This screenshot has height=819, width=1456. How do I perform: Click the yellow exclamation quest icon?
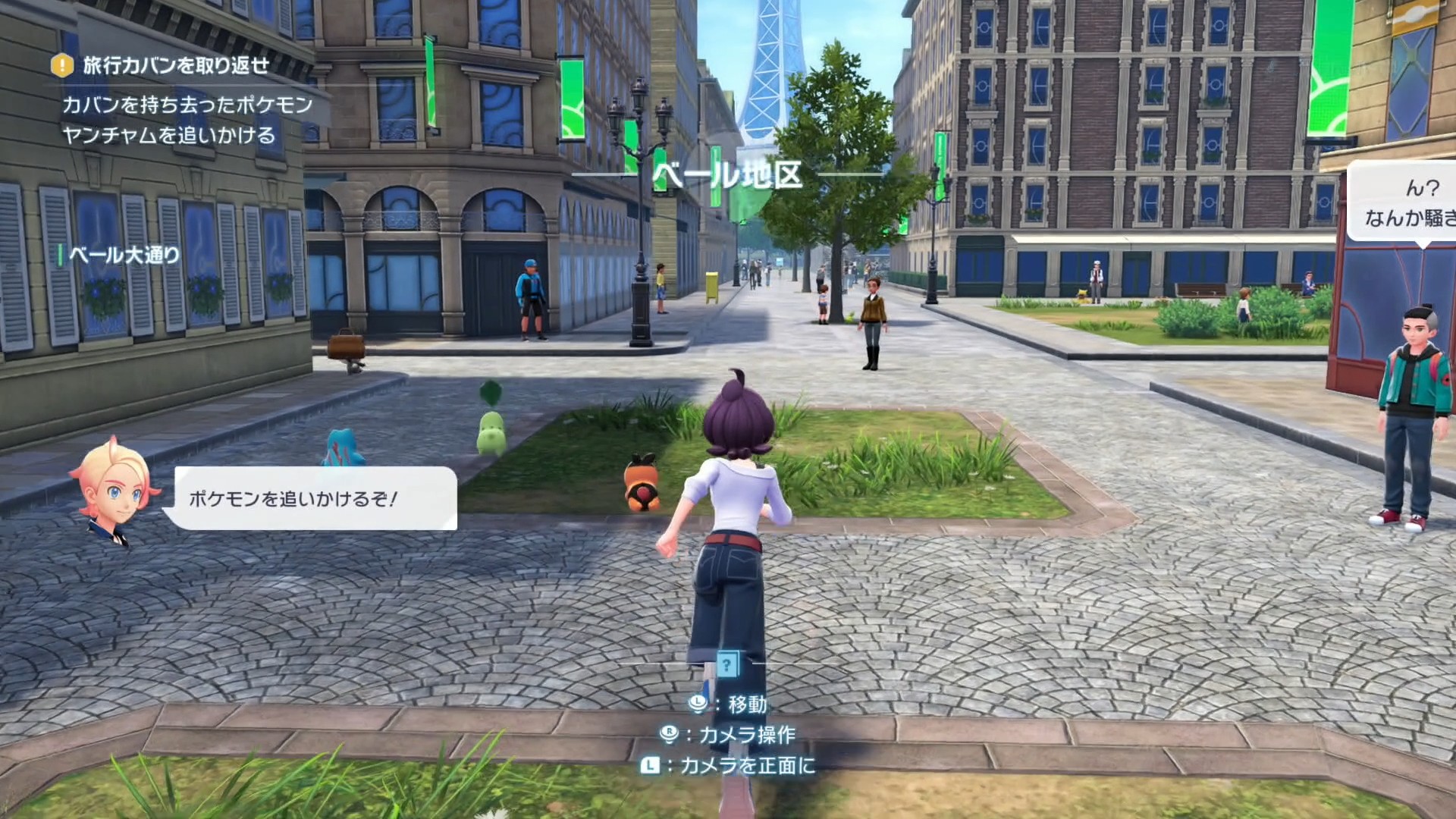click(x=62, y=66)
